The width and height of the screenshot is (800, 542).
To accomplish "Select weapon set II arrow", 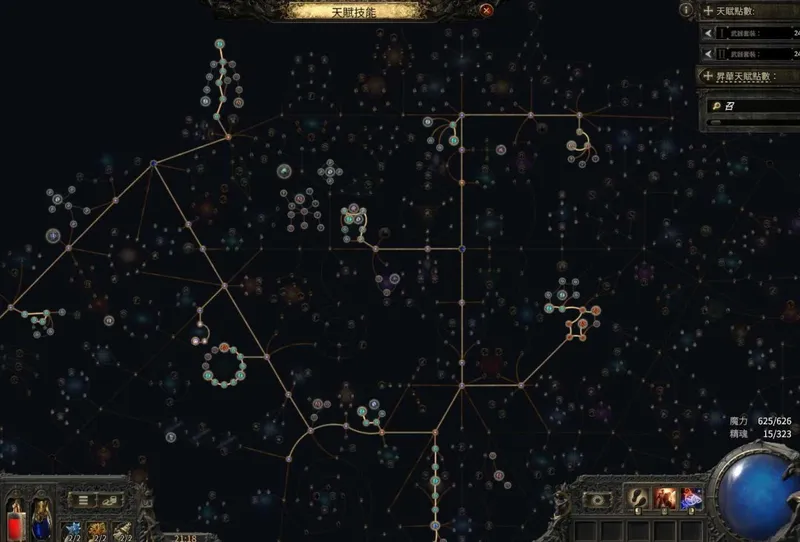I will point(709,55).
